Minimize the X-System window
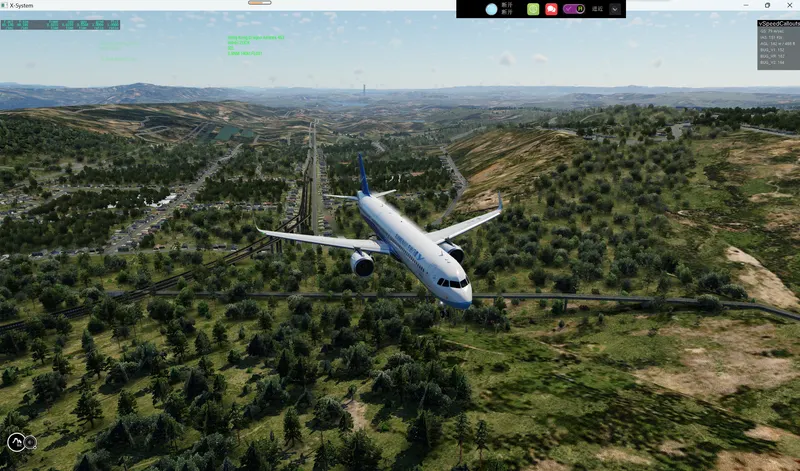The height and width of the screenshot is (471, 800). pos(745,5)
